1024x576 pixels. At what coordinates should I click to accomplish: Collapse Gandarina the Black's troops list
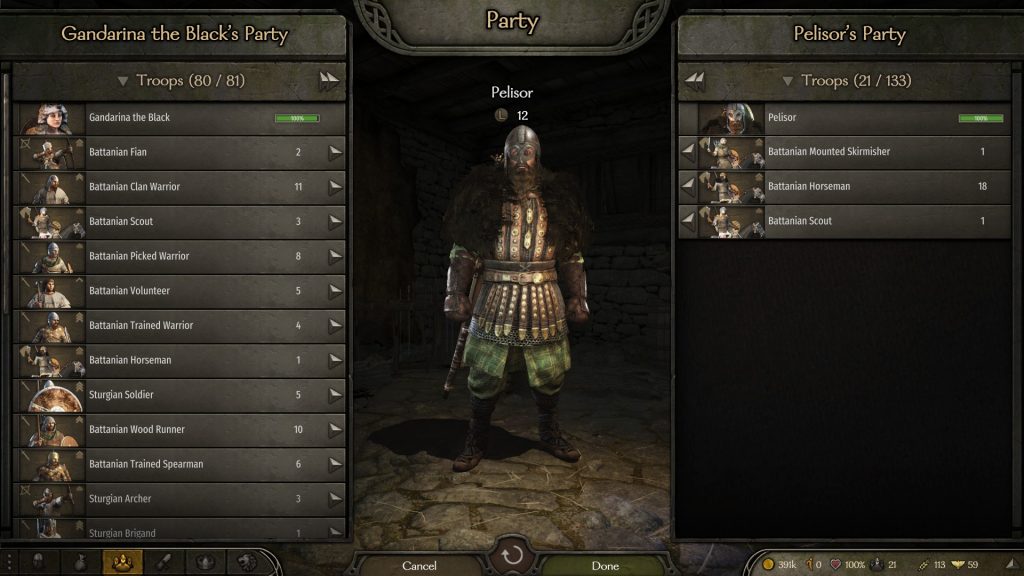pyautogui.click(x=123, y=81)
